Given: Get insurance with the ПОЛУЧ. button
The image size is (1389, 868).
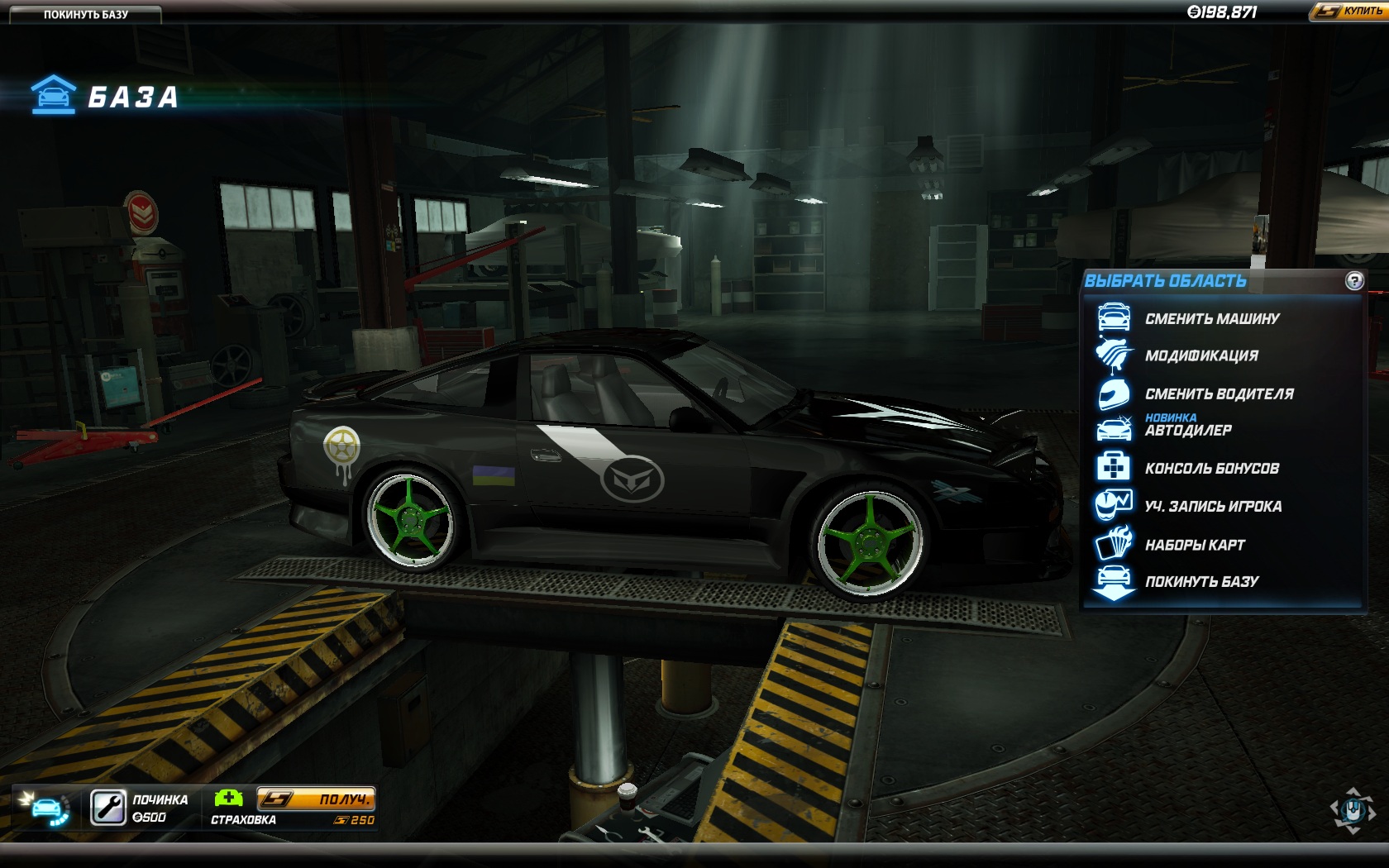Looking at the screenshot, I should (316, 799).
